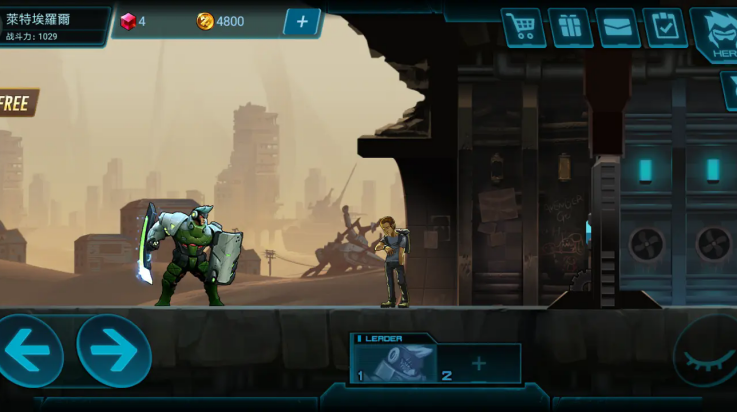Open the Hero menu
The width and height of the screenshot is (737, 412).
pos(717,32)
